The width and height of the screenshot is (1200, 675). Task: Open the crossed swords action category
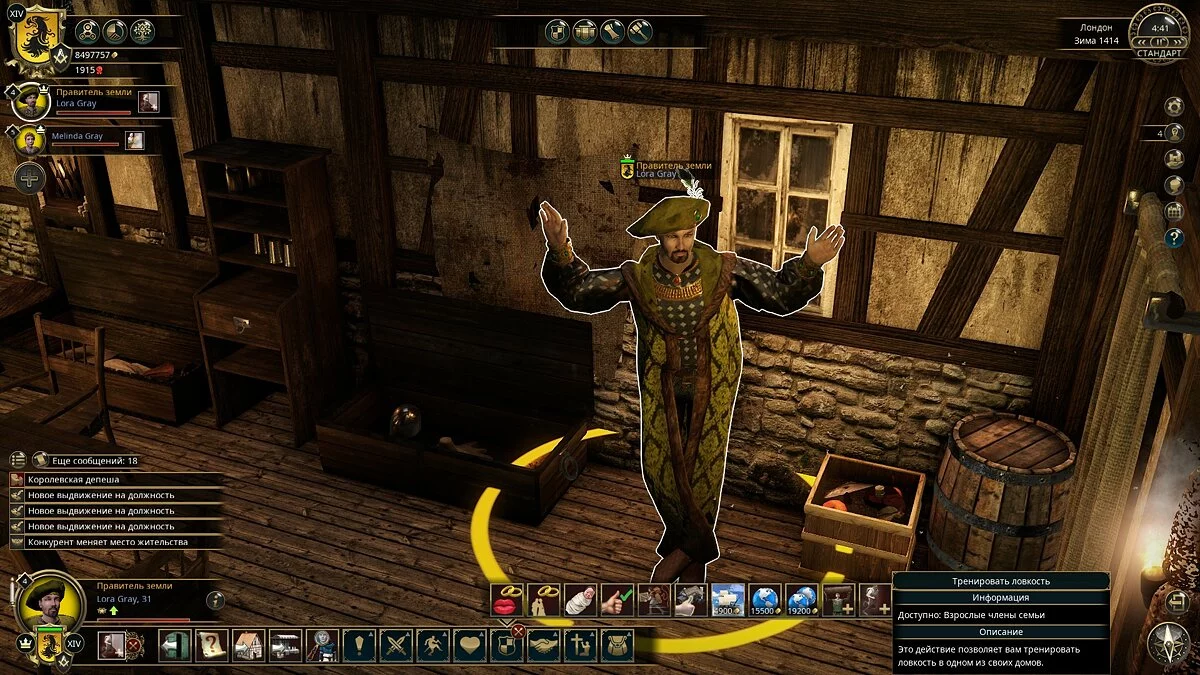point(396,645)
